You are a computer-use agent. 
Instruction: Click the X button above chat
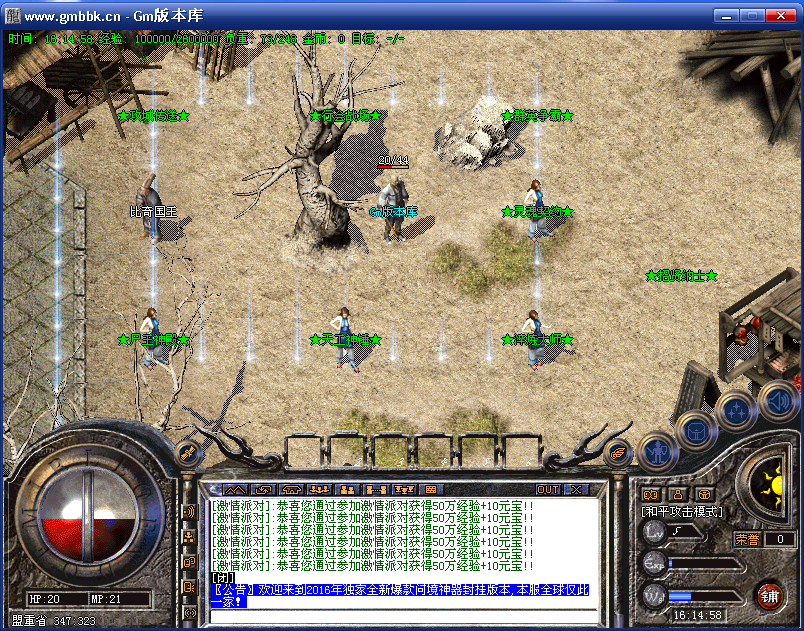577,490
